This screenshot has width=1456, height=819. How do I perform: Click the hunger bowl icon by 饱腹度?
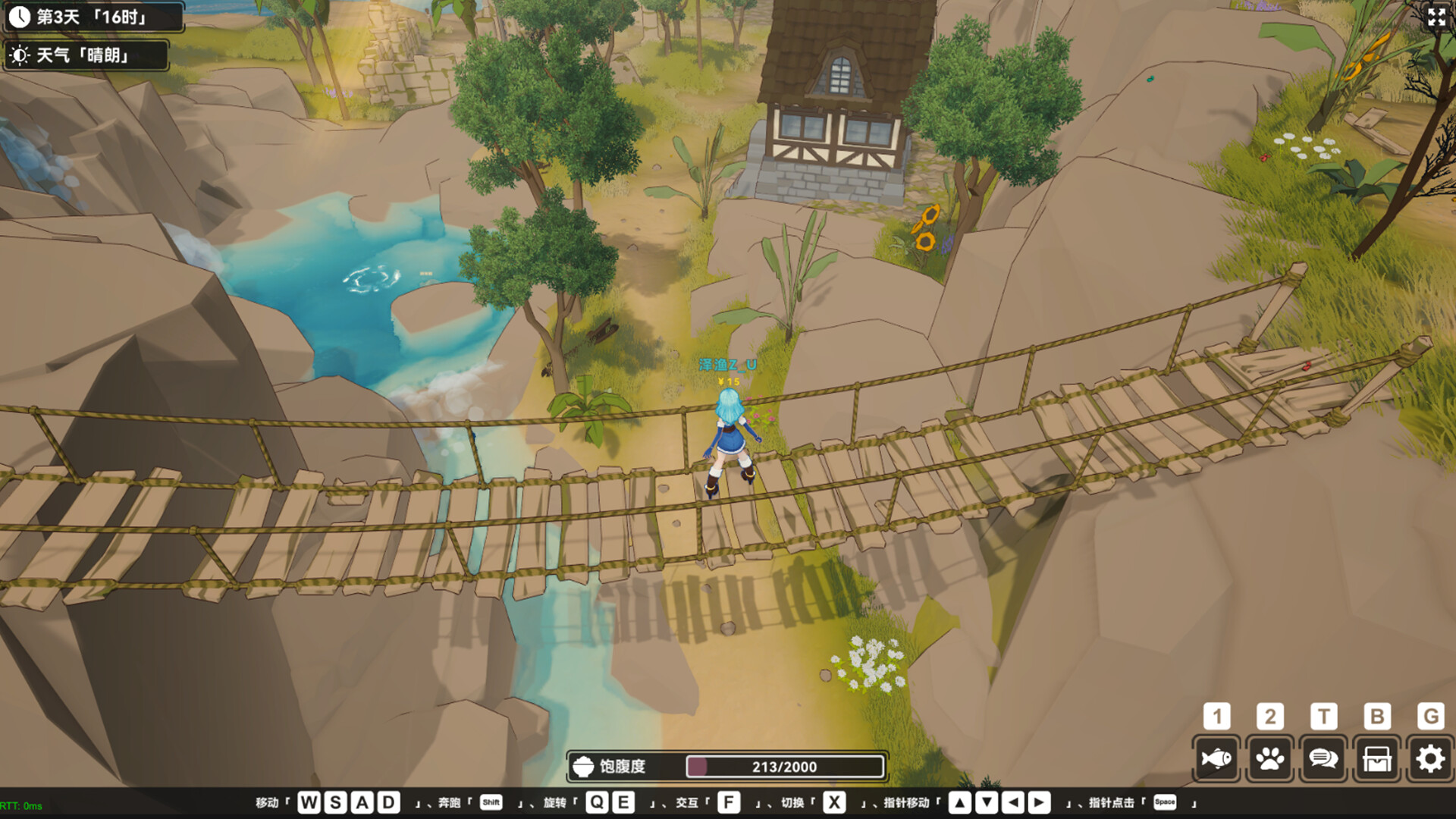point(584,767)
